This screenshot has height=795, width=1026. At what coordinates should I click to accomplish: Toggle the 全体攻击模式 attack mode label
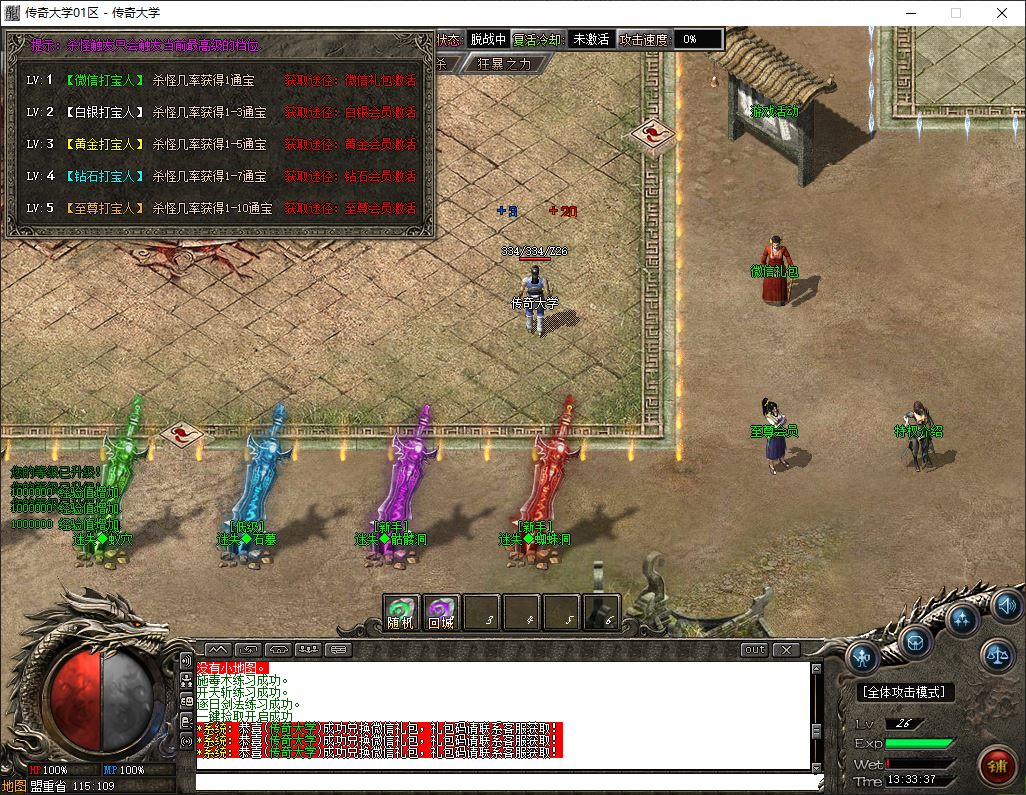(x=906, y=692)
